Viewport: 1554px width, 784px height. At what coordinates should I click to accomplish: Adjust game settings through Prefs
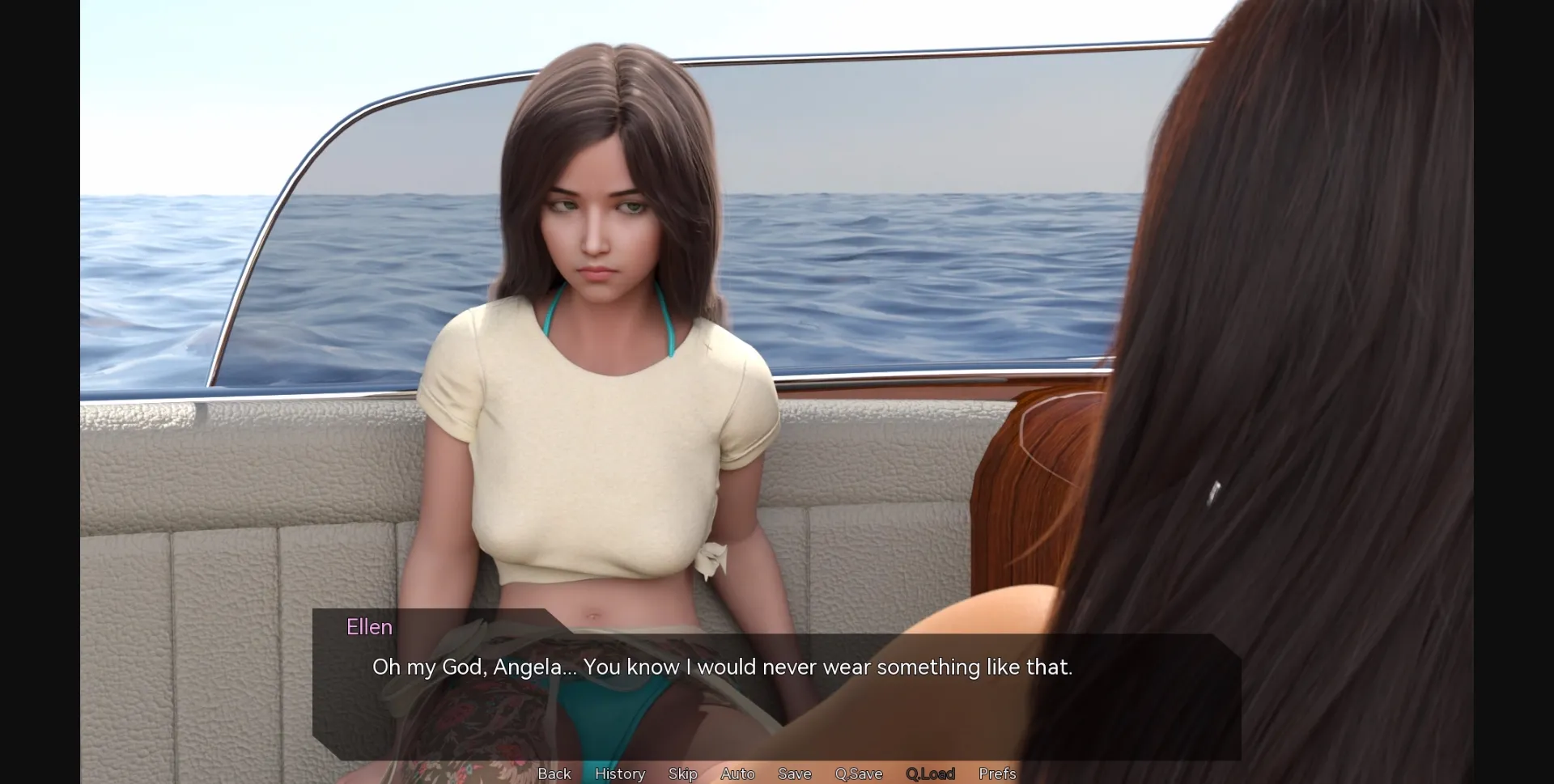tap(996, 773)
